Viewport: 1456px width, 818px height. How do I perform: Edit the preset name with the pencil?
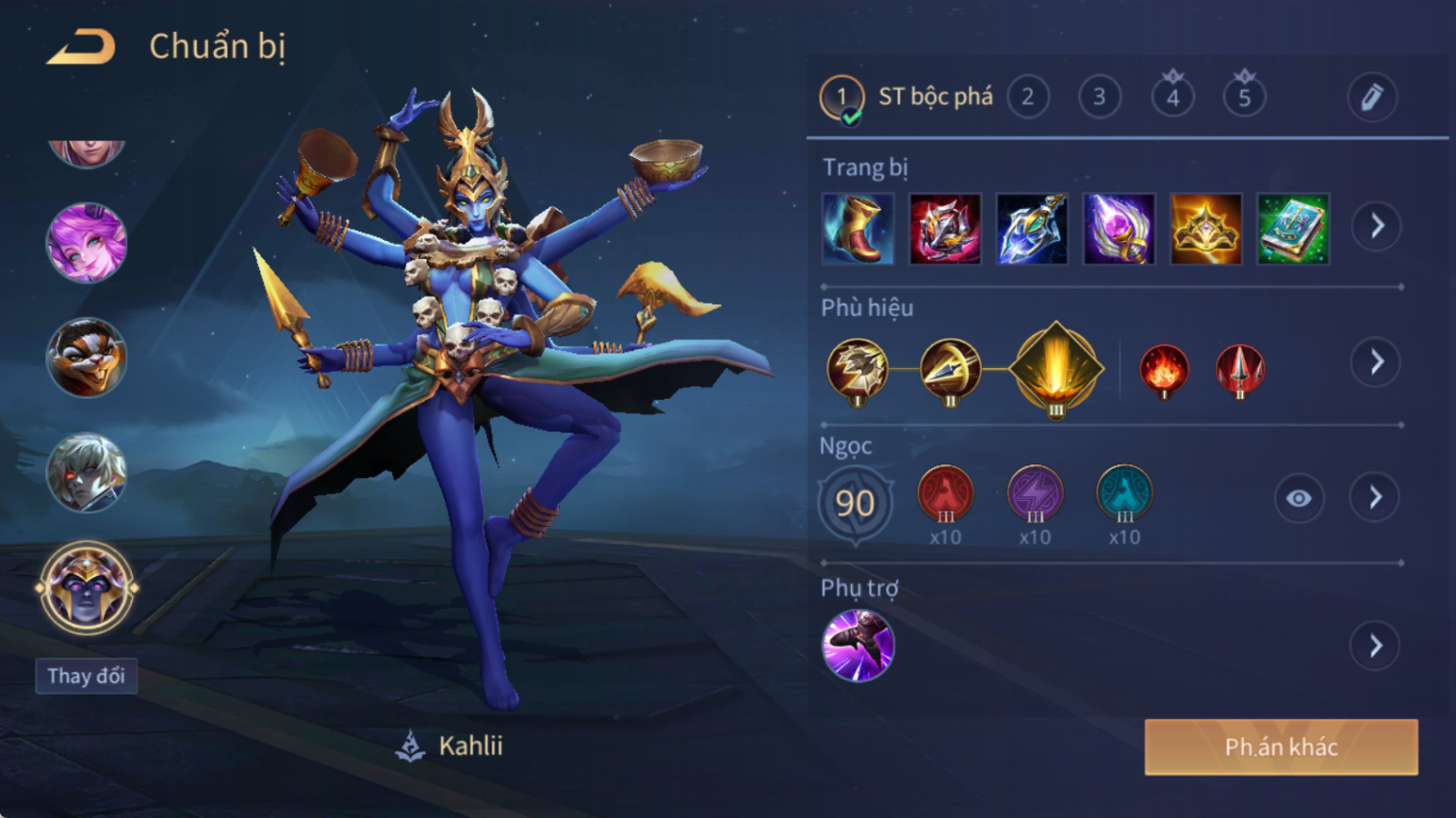pyautogui.click(x=1371, y=97)
